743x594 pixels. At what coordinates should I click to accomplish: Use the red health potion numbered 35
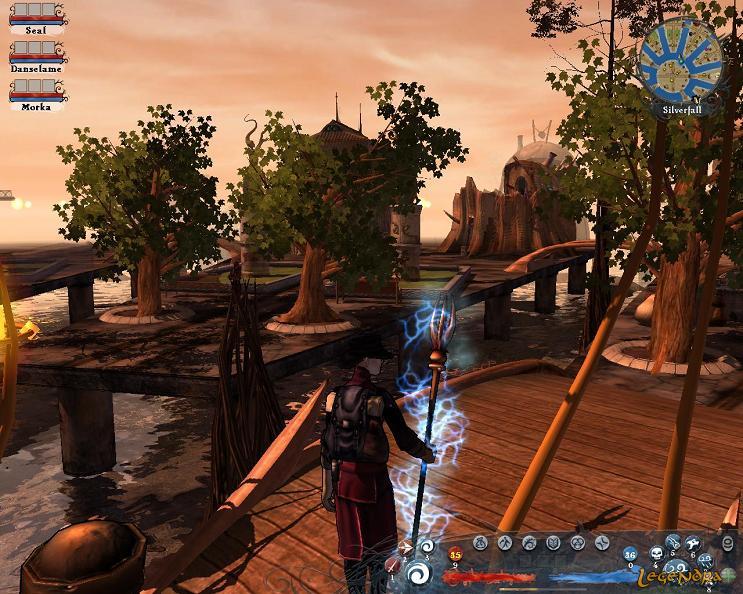[456, 554]
